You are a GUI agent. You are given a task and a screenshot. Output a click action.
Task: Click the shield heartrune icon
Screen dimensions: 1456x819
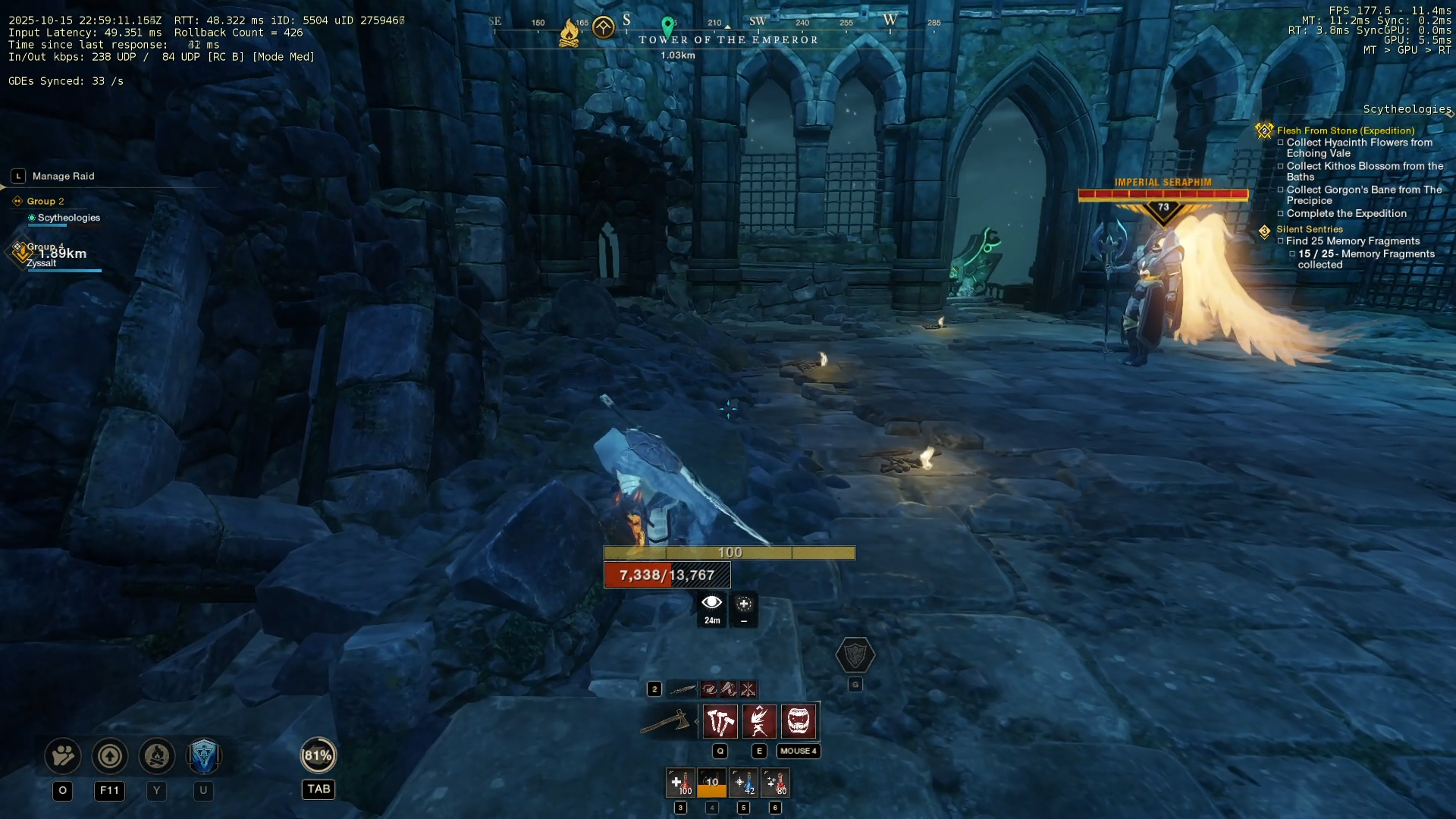pyautogui.click(x=855, y=655)
